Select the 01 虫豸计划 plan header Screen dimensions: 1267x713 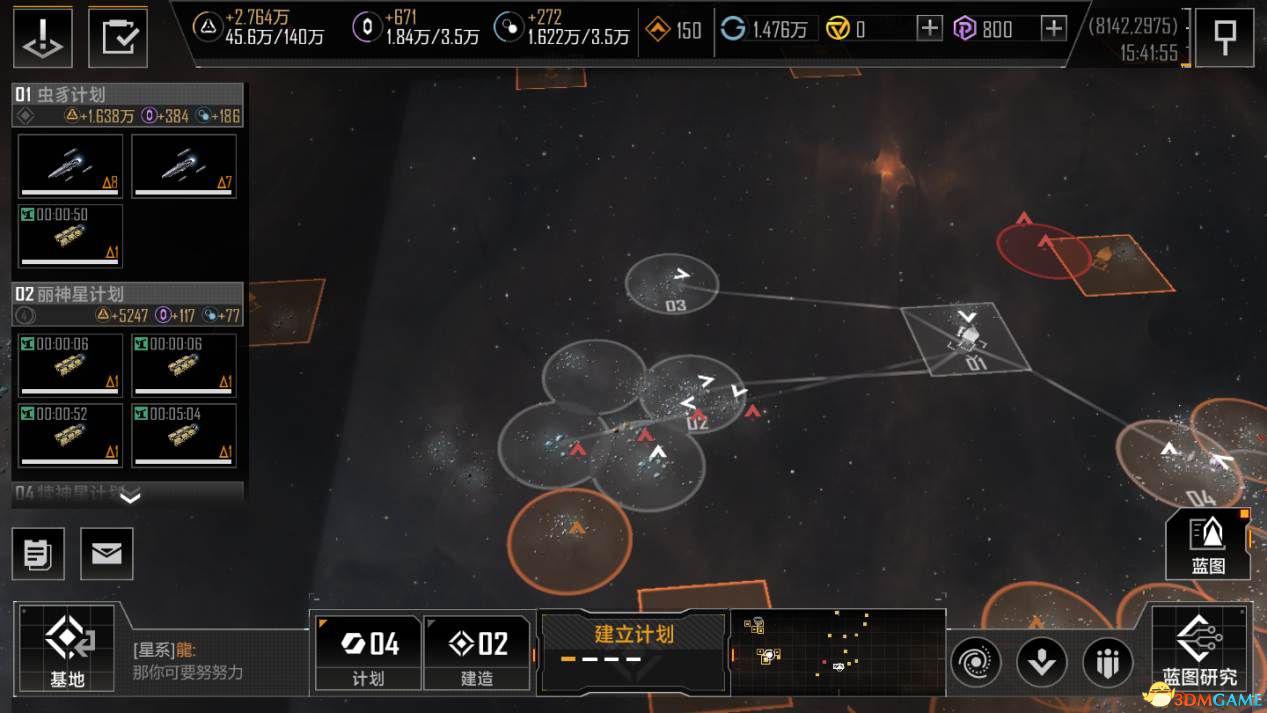128,95
